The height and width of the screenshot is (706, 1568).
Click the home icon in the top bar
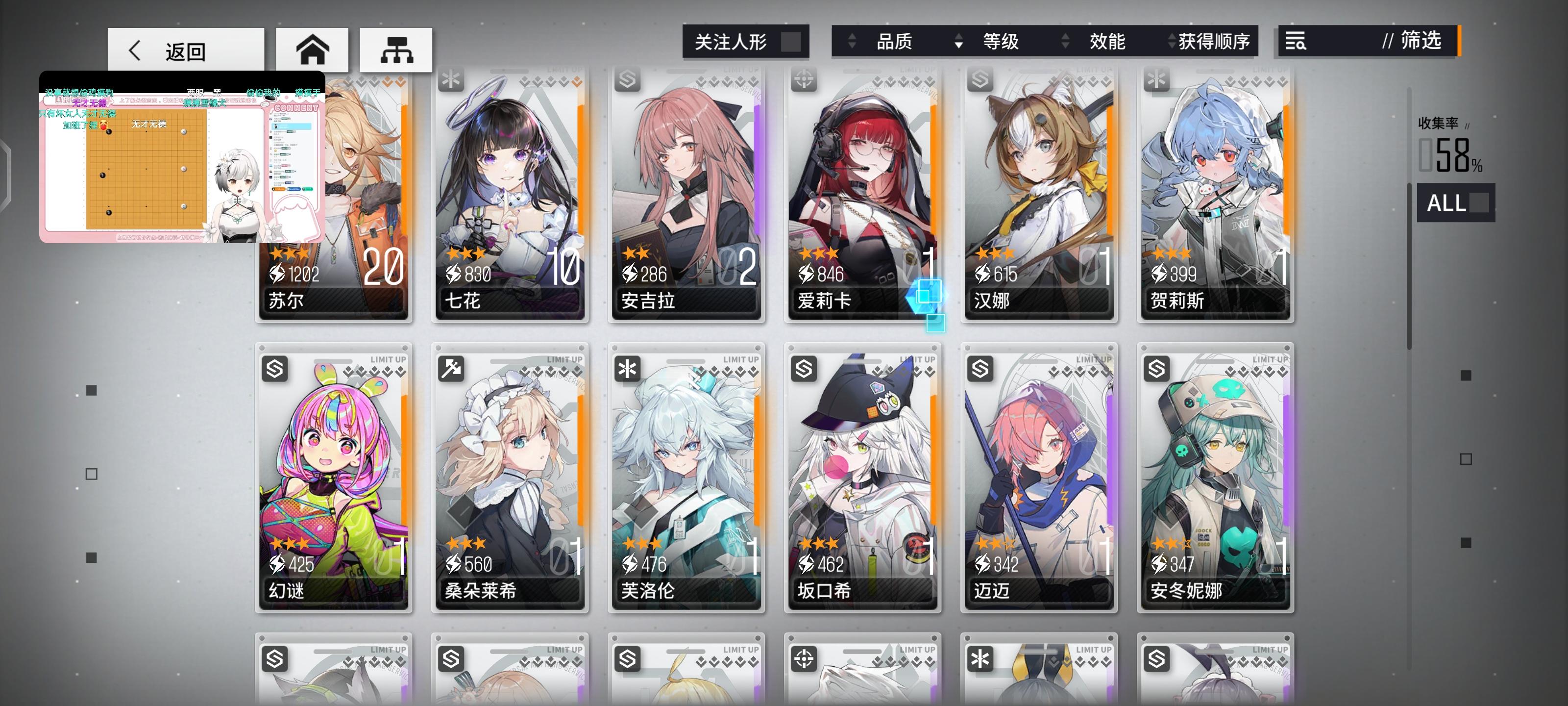(x=314, y=50)
